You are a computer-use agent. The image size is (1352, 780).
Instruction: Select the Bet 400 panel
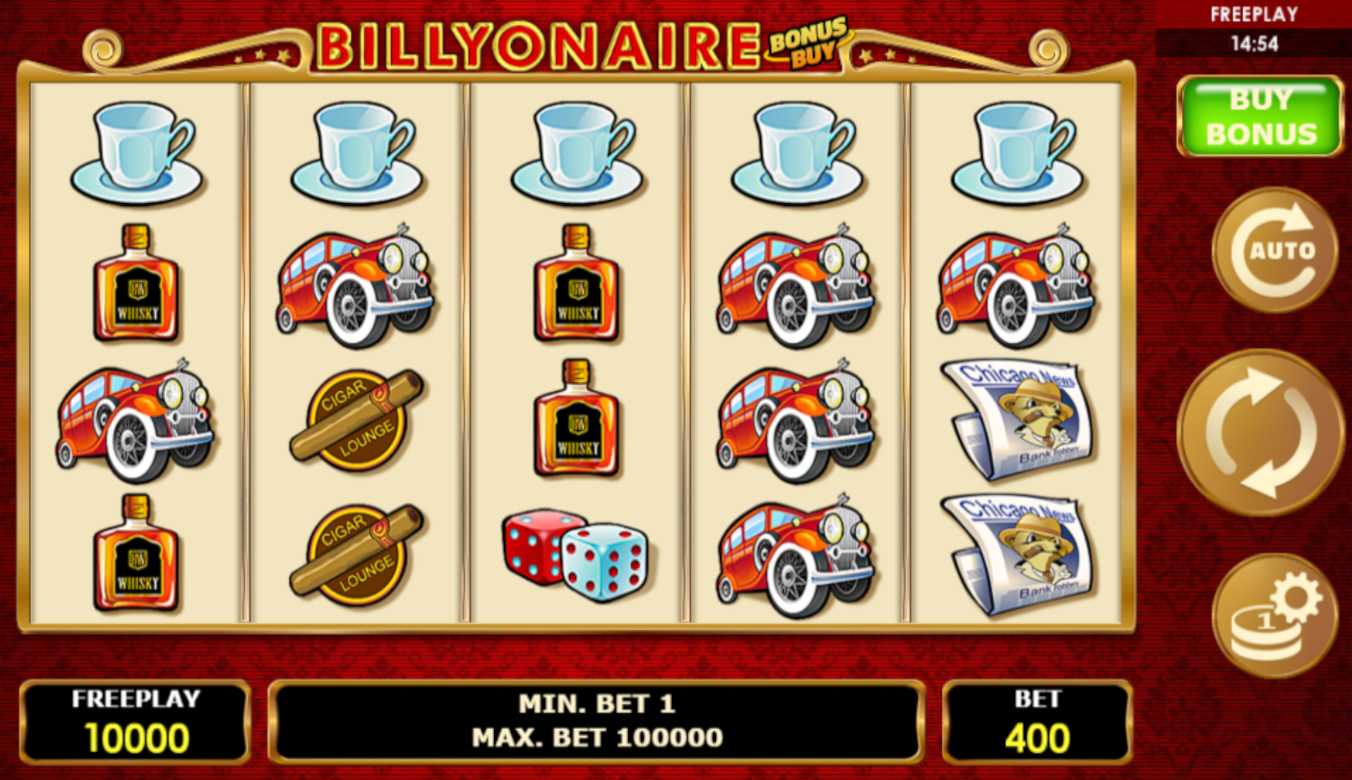[1037, 722]
